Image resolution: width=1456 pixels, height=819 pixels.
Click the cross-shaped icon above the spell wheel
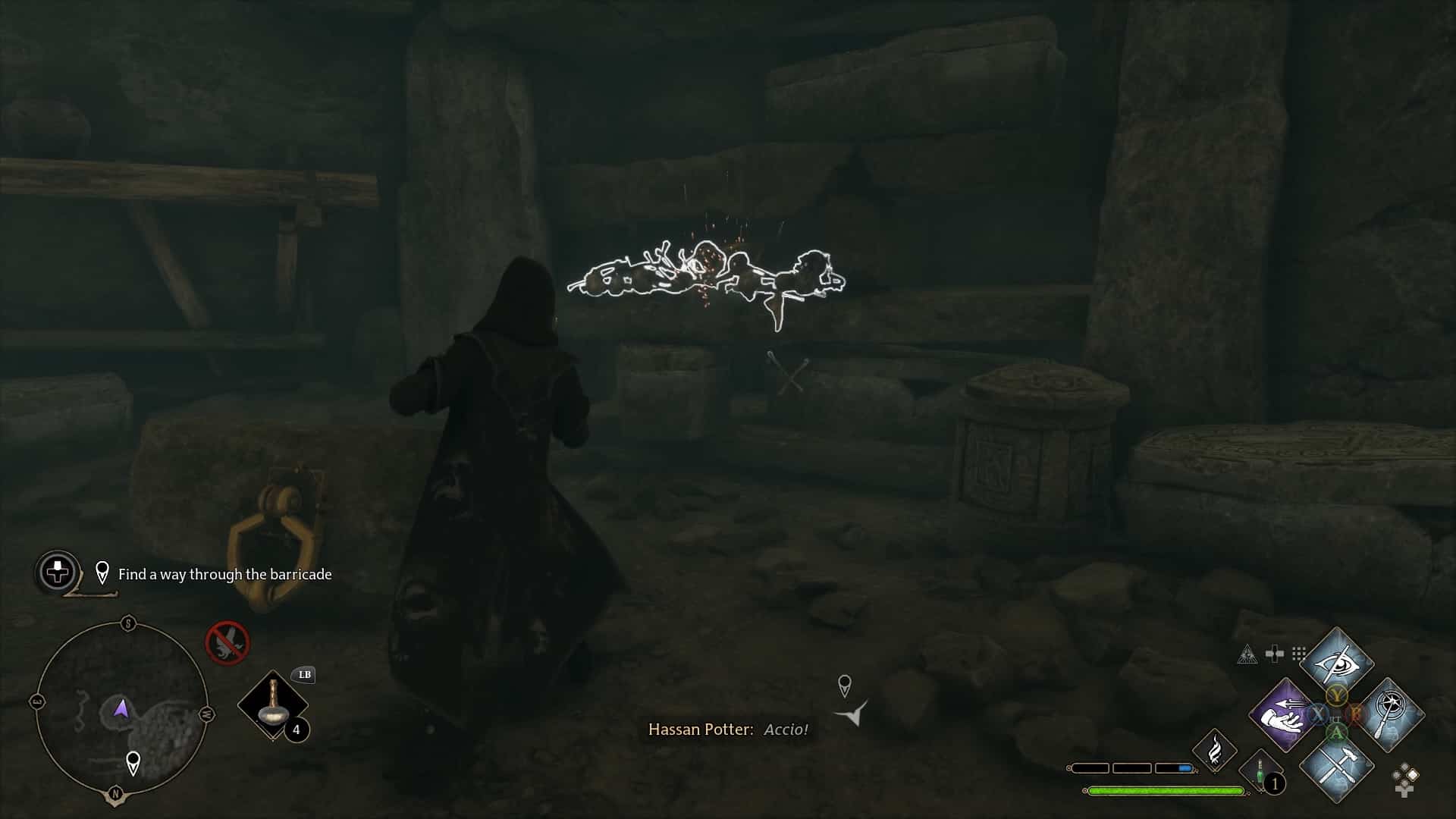(x=1275, y=651)
